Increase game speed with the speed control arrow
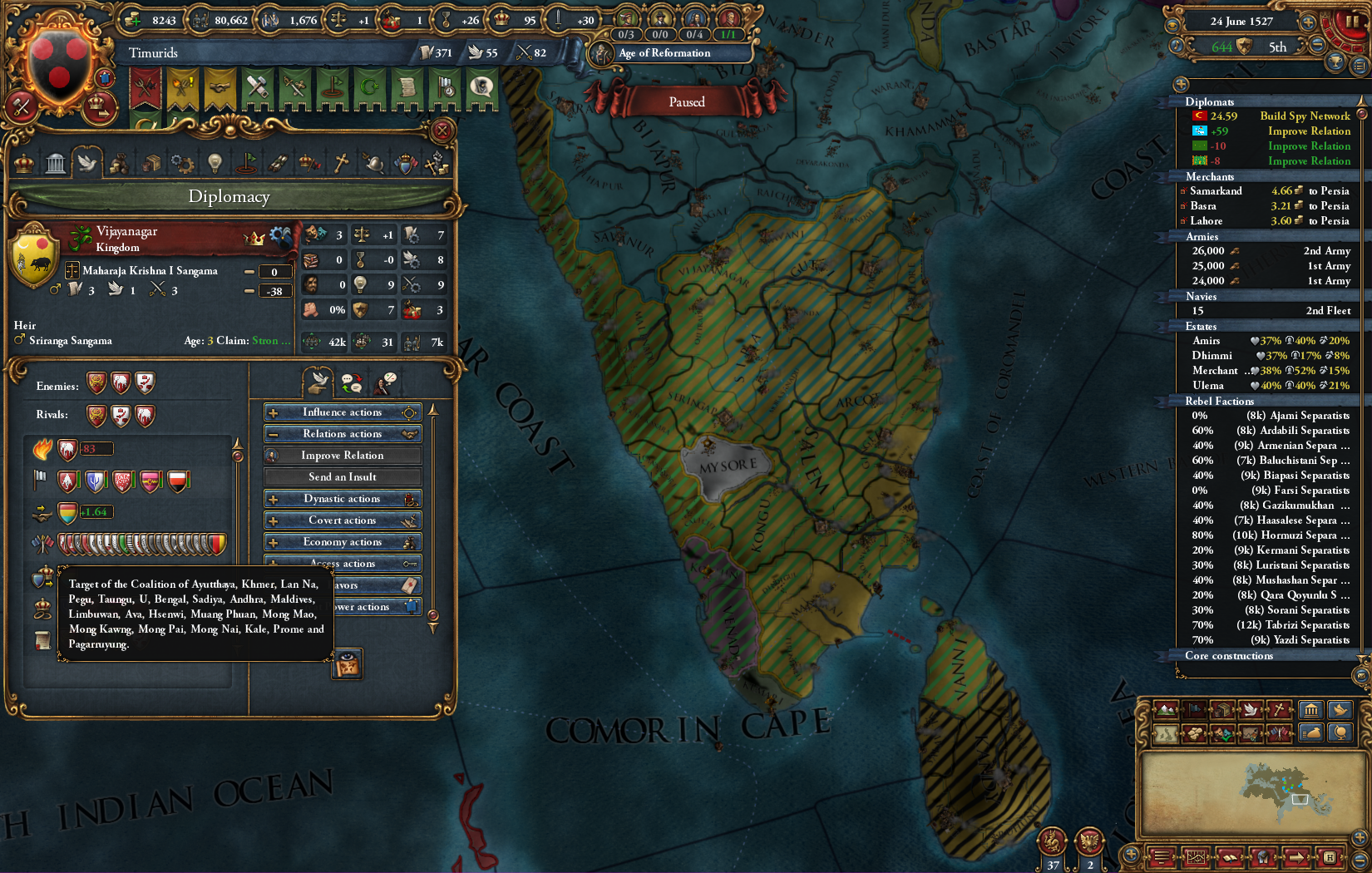The image size is (1372, 873). tap(1307, 23)
